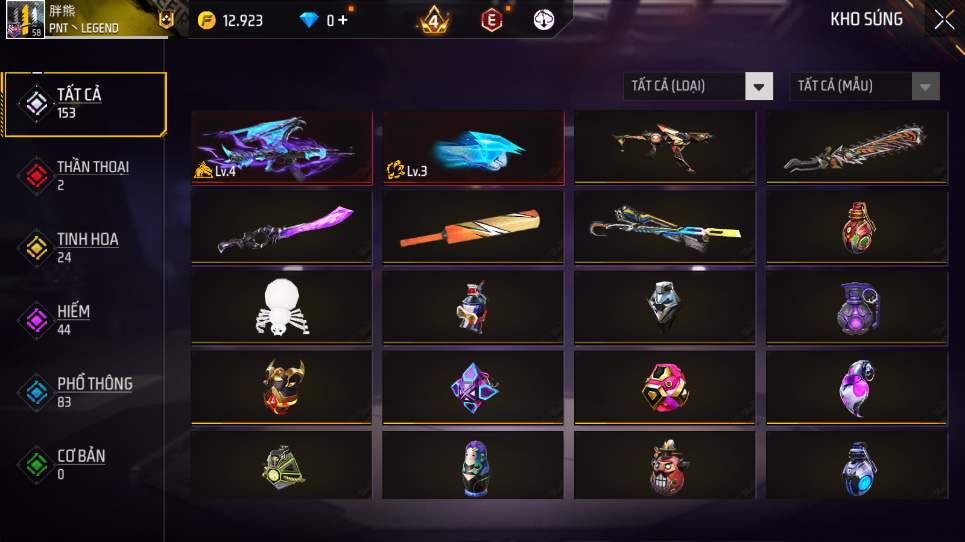Switch to the Thần Thoại category
This screenshot has height=542, width=965.
click(84, 175)
